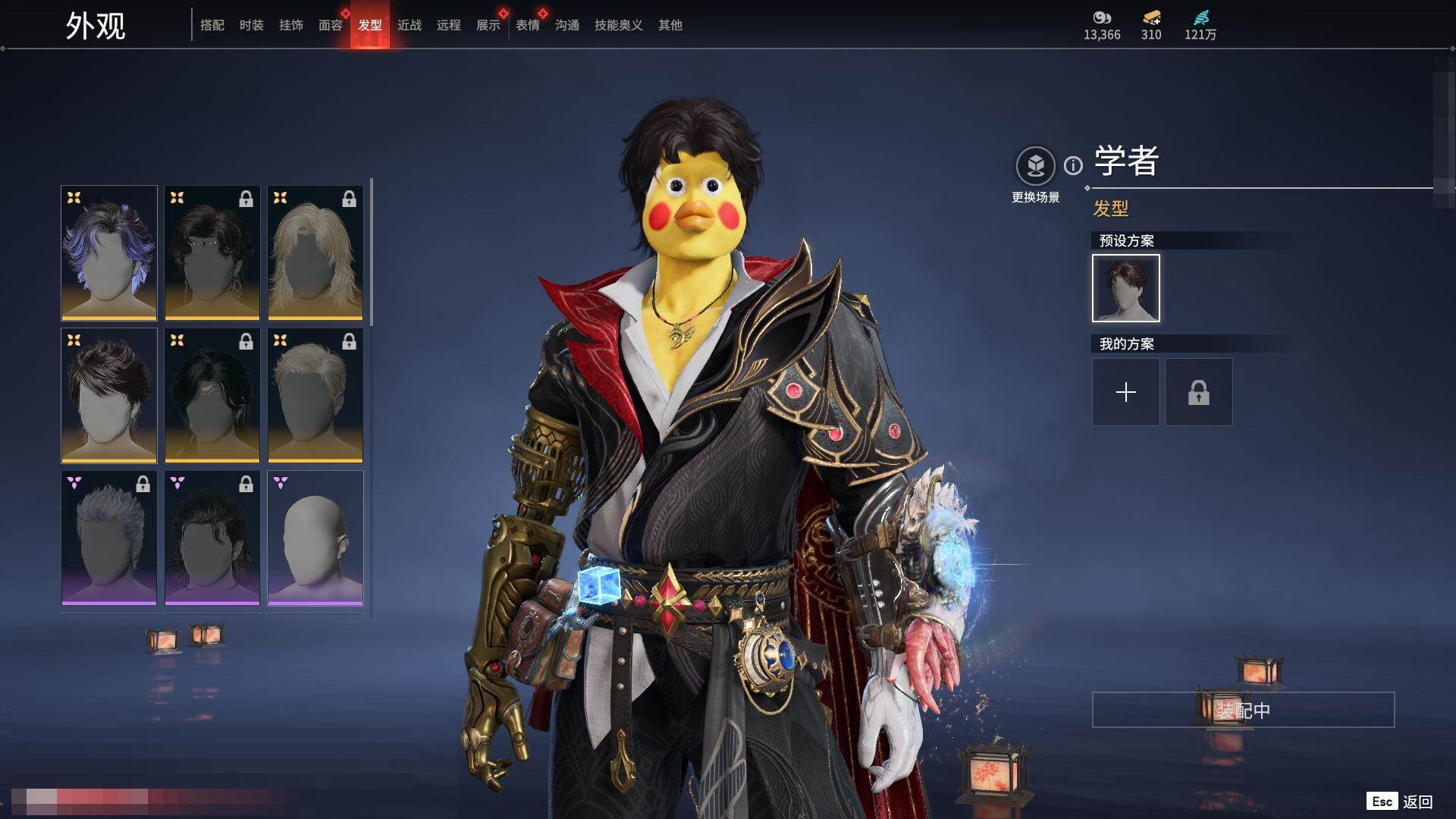Screen dimensions: 1456x819
Task: Switch to the 搭配 tab
Action: pyautogui.click(x=212, y=25)
